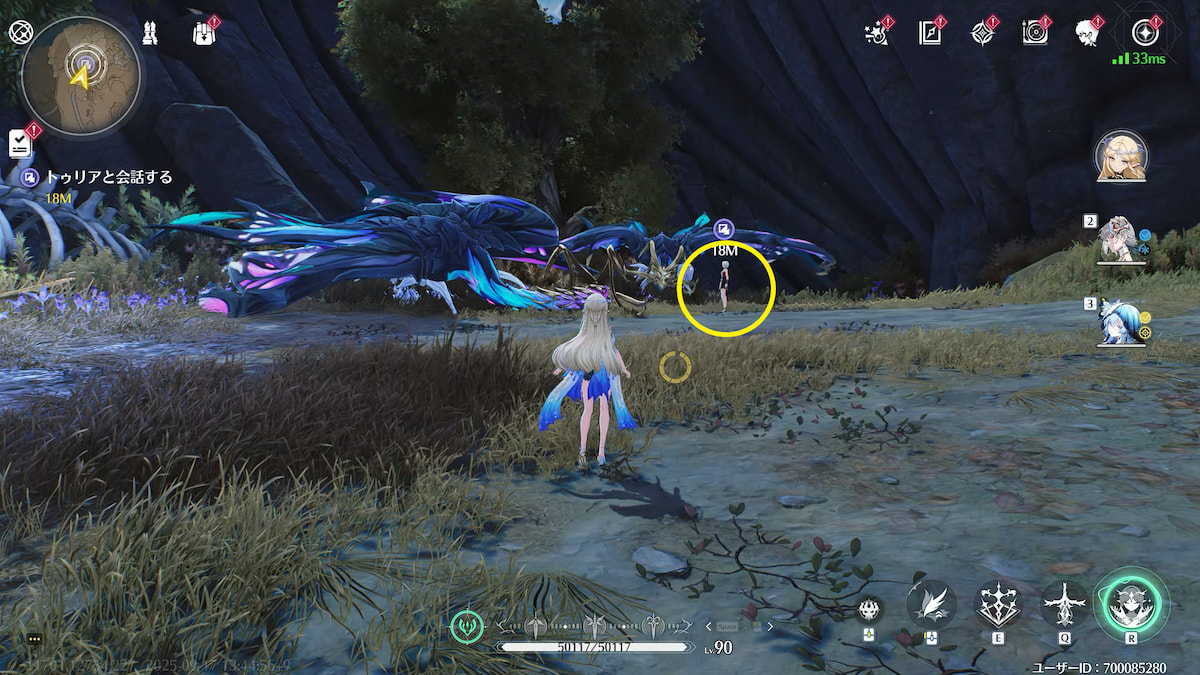The width and height of the screenshot is (1200, 675).
Task: Open the turntable record icon
Action: [1035, 33]
